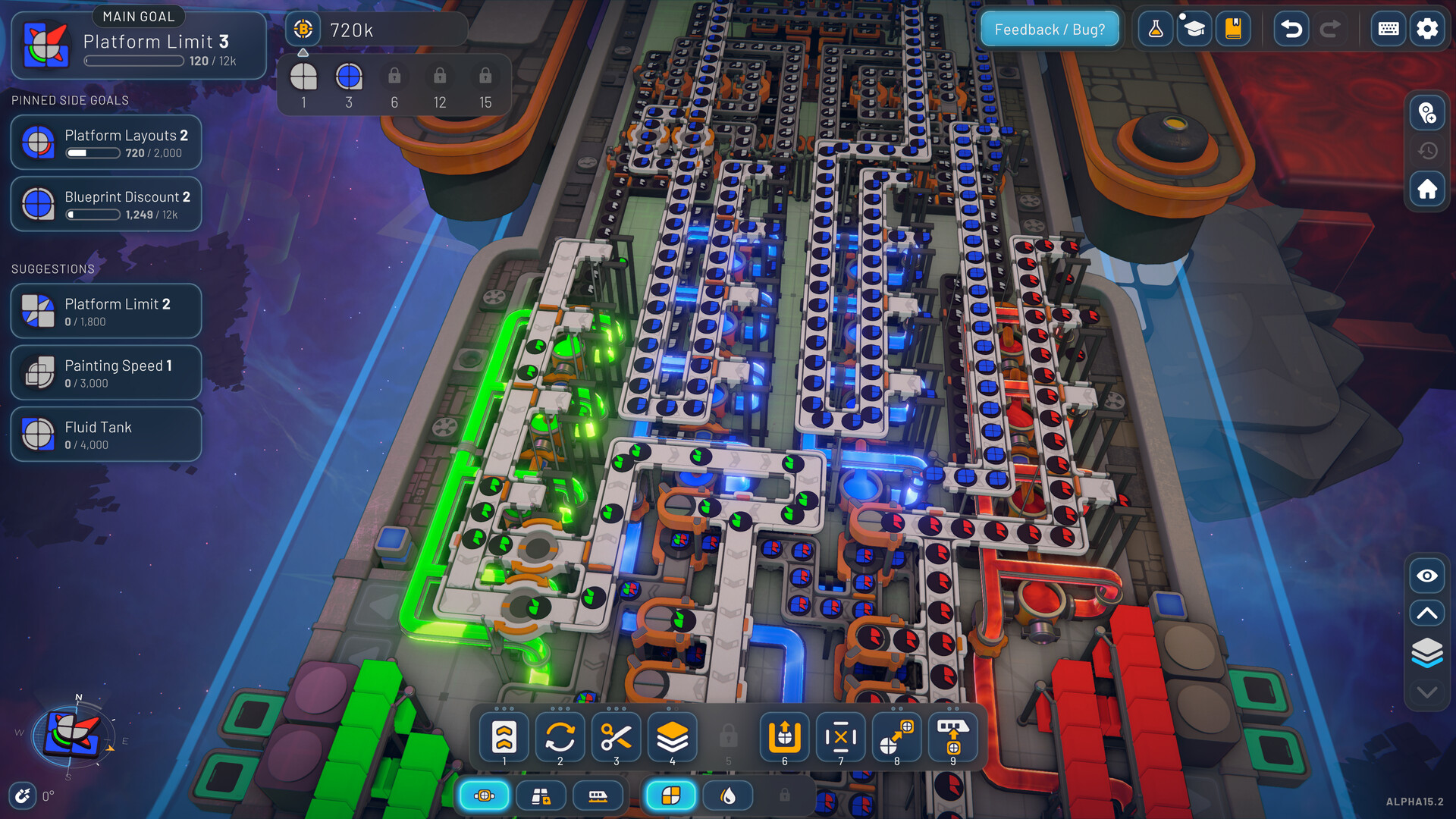This screenshot has width=1456, height=819.
Task: Open the tutorial graduation cap panel
Action: pos(1194,29)
